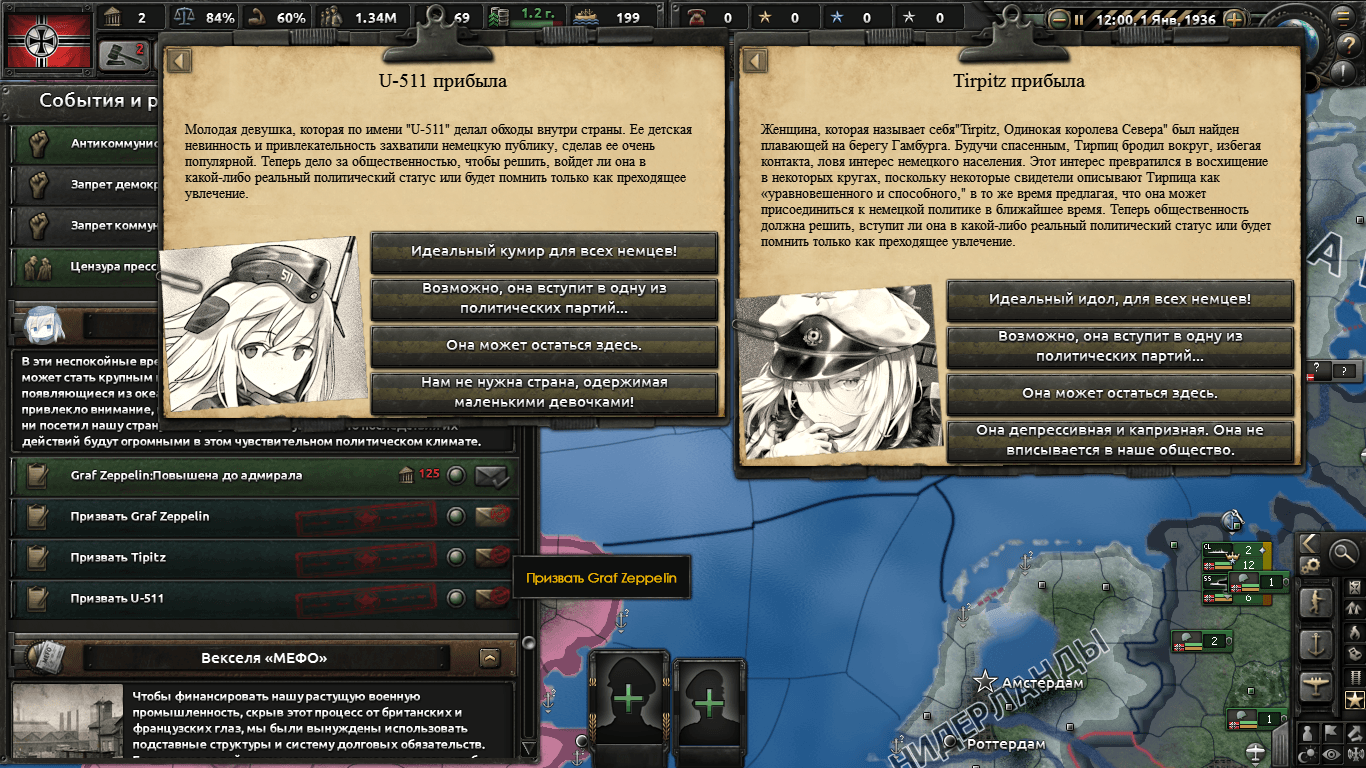Viewport: 1366px width, 768px height.
Task: Decrease game speed with the minus button
Action: pyautogui.click(x=1059, y=19)
